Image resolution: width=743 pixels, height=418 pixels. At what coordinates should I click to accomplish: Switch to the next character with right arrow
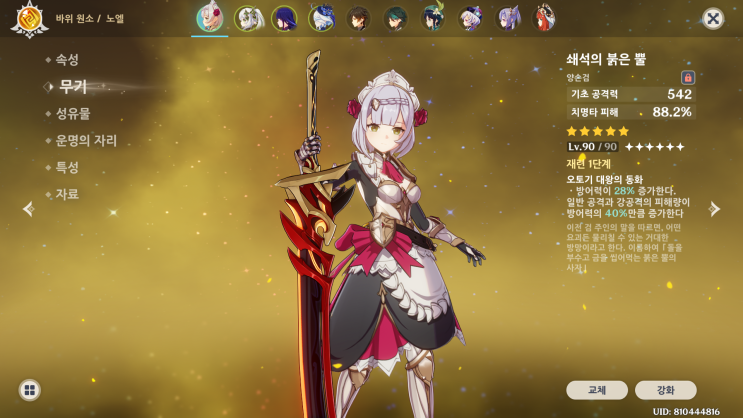[x=714, y=209]
